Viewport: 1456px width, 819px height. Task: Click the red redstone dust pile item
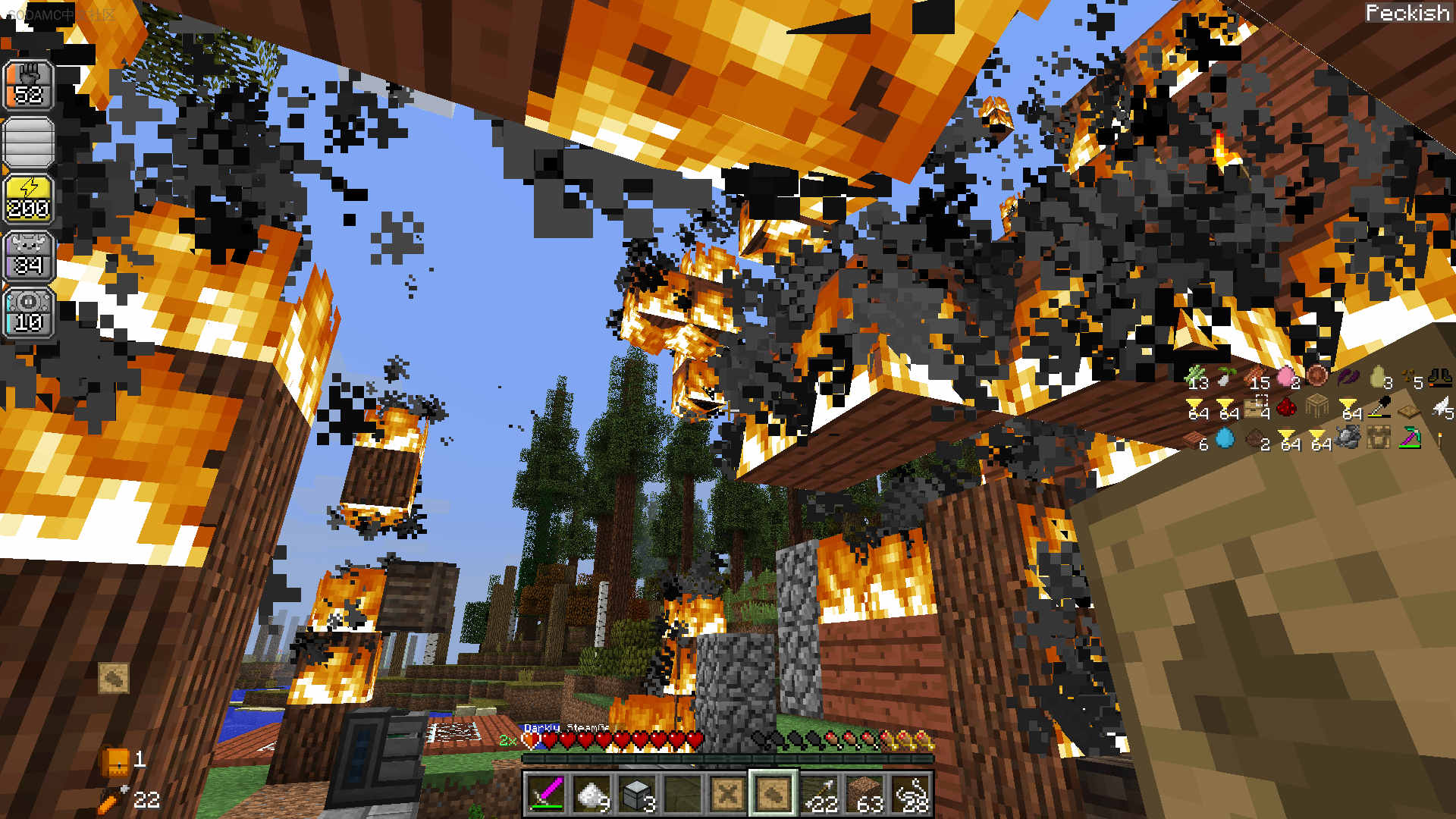pos(1286,408)
